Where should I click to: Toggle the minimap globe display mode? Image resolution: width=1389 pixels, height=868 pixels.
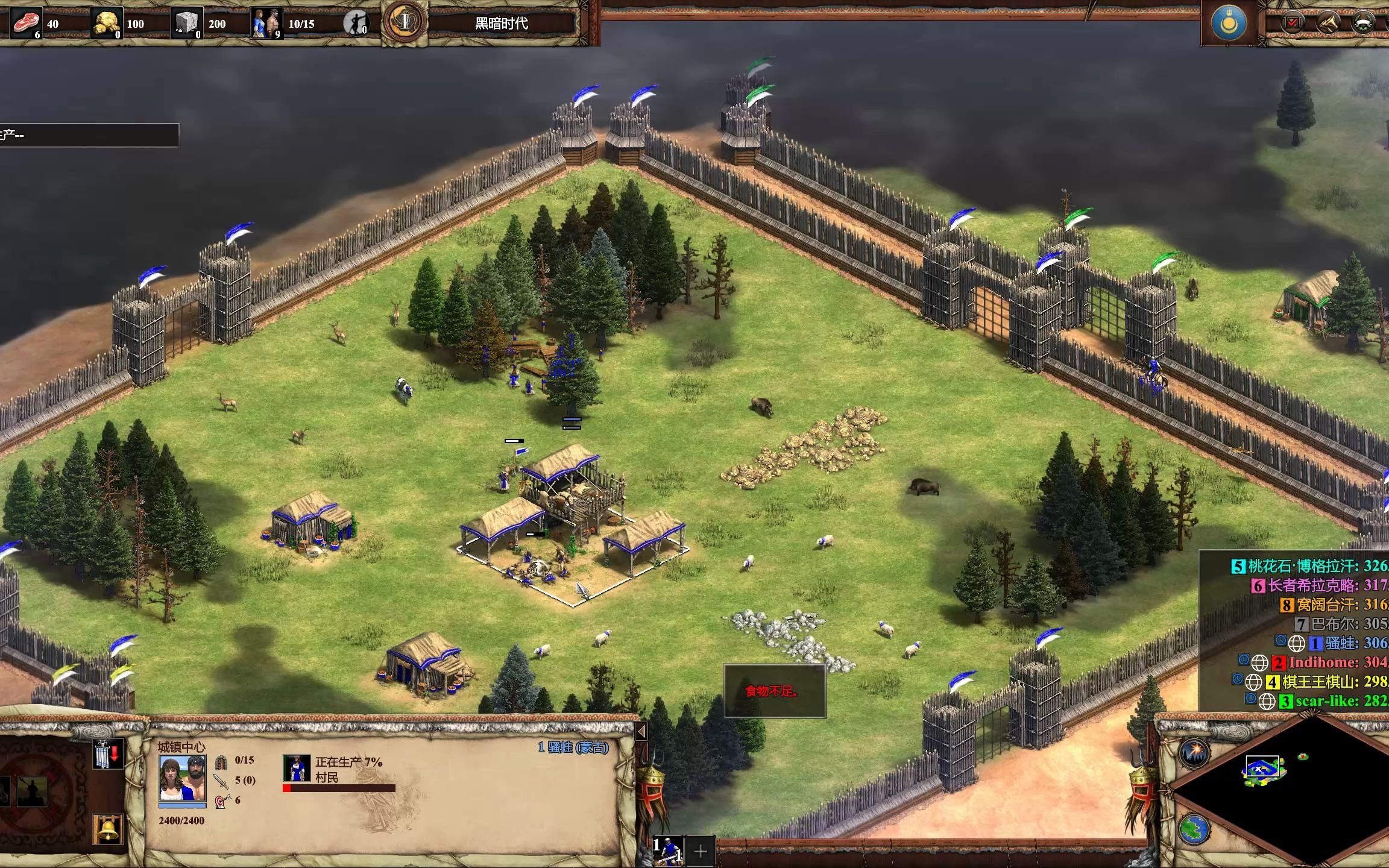pos(1194,829)
